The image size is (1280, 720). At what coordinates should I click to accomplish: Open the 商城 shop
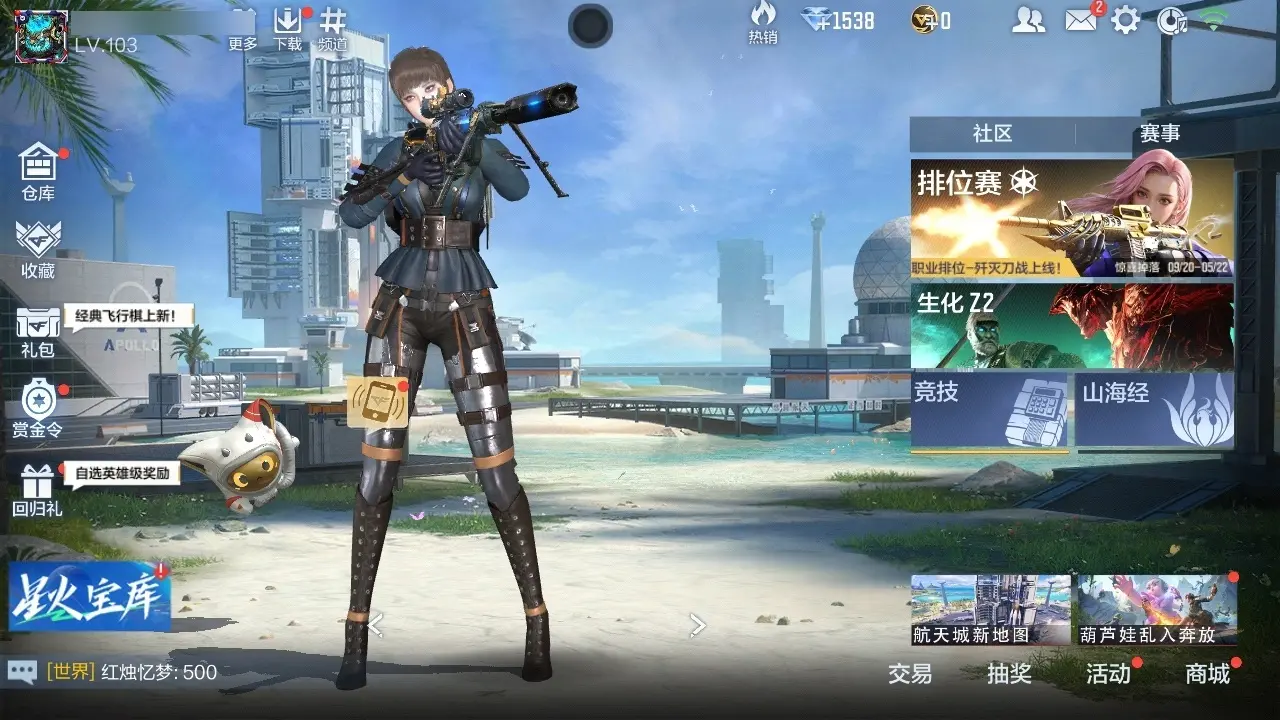point(1208,673)
